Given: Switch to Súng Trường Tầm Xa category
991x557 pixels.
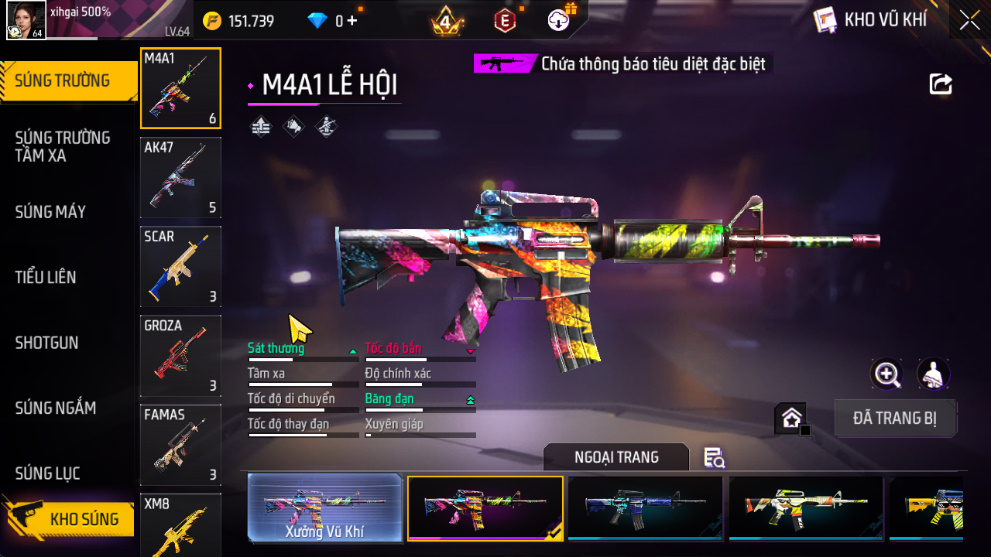Looking at the screenshot, I should [x=62, y=146].
